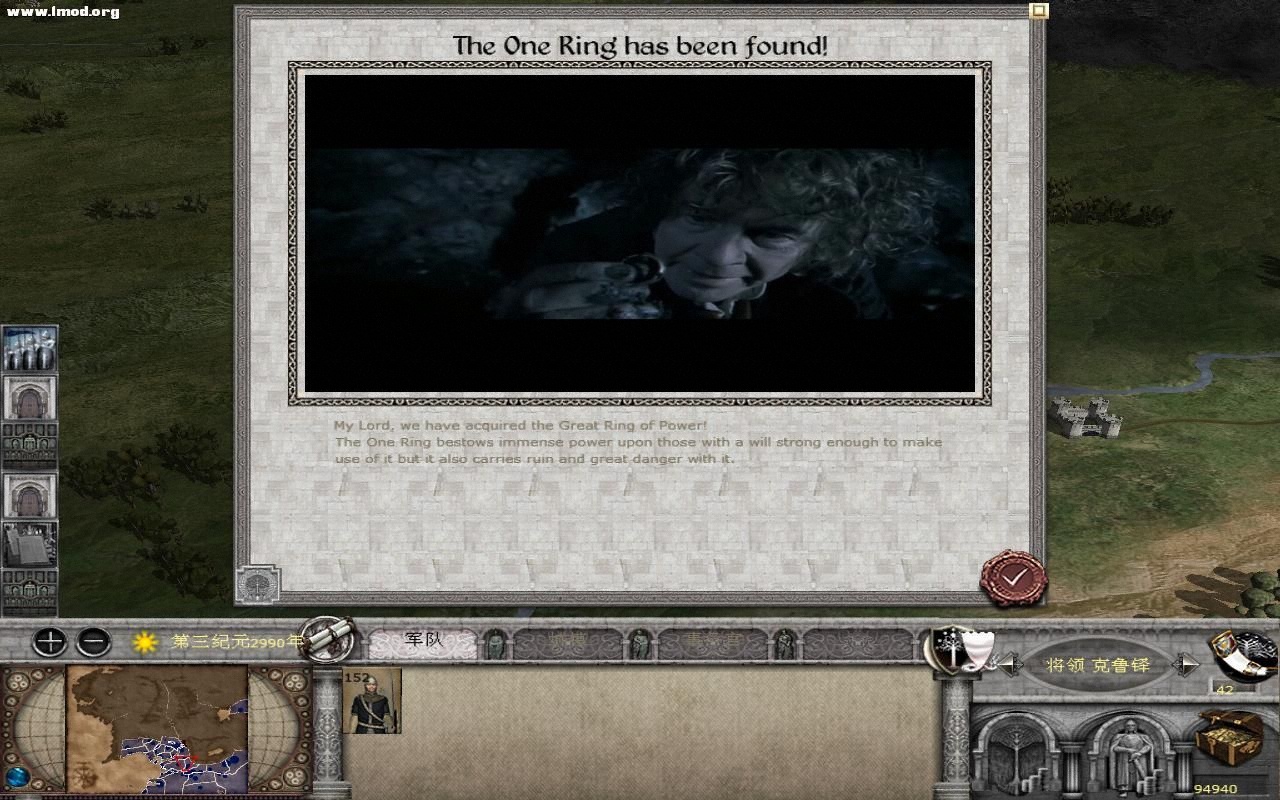Viewport: 1280px width, 800px height.
Task: Select the unit card showing 152 soldiers
Action: tap(371, 702)
